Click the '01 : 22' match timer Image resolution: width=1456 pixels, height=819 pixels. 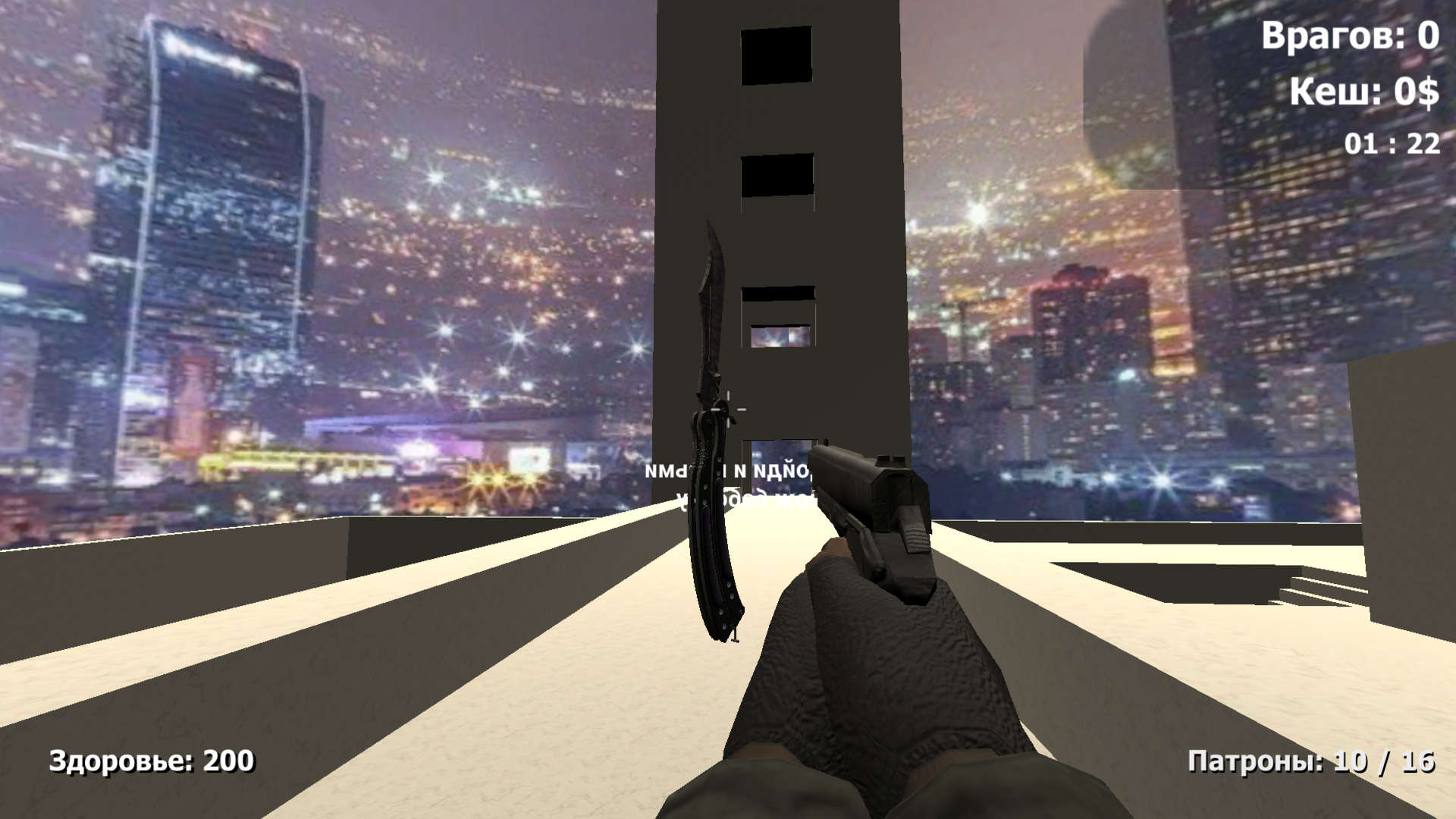[x=1392, y=143]
